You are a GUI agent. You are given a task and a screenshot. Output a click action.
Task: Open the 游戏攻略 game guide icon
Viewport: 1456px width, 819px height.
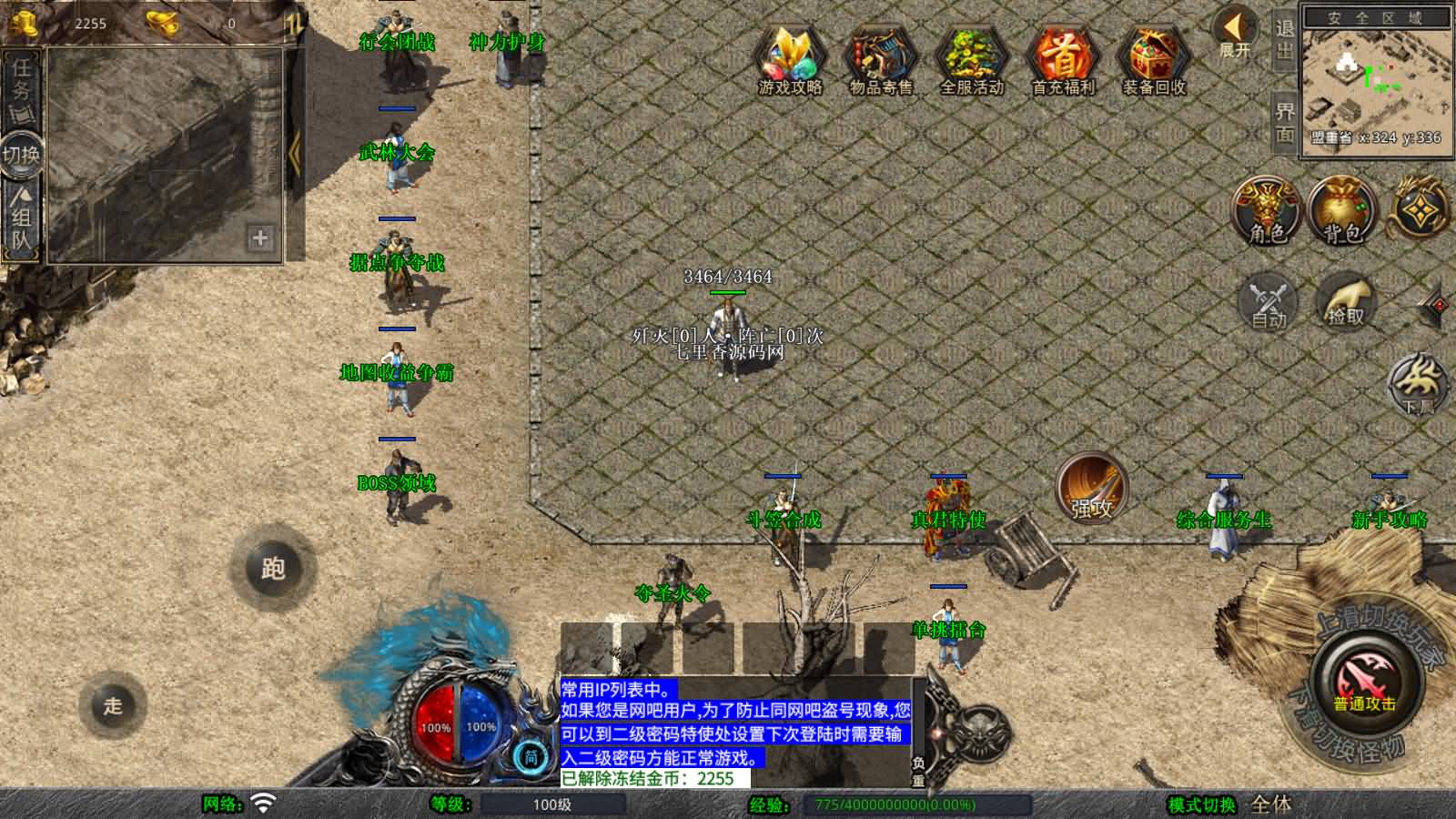tap(791, 56)
